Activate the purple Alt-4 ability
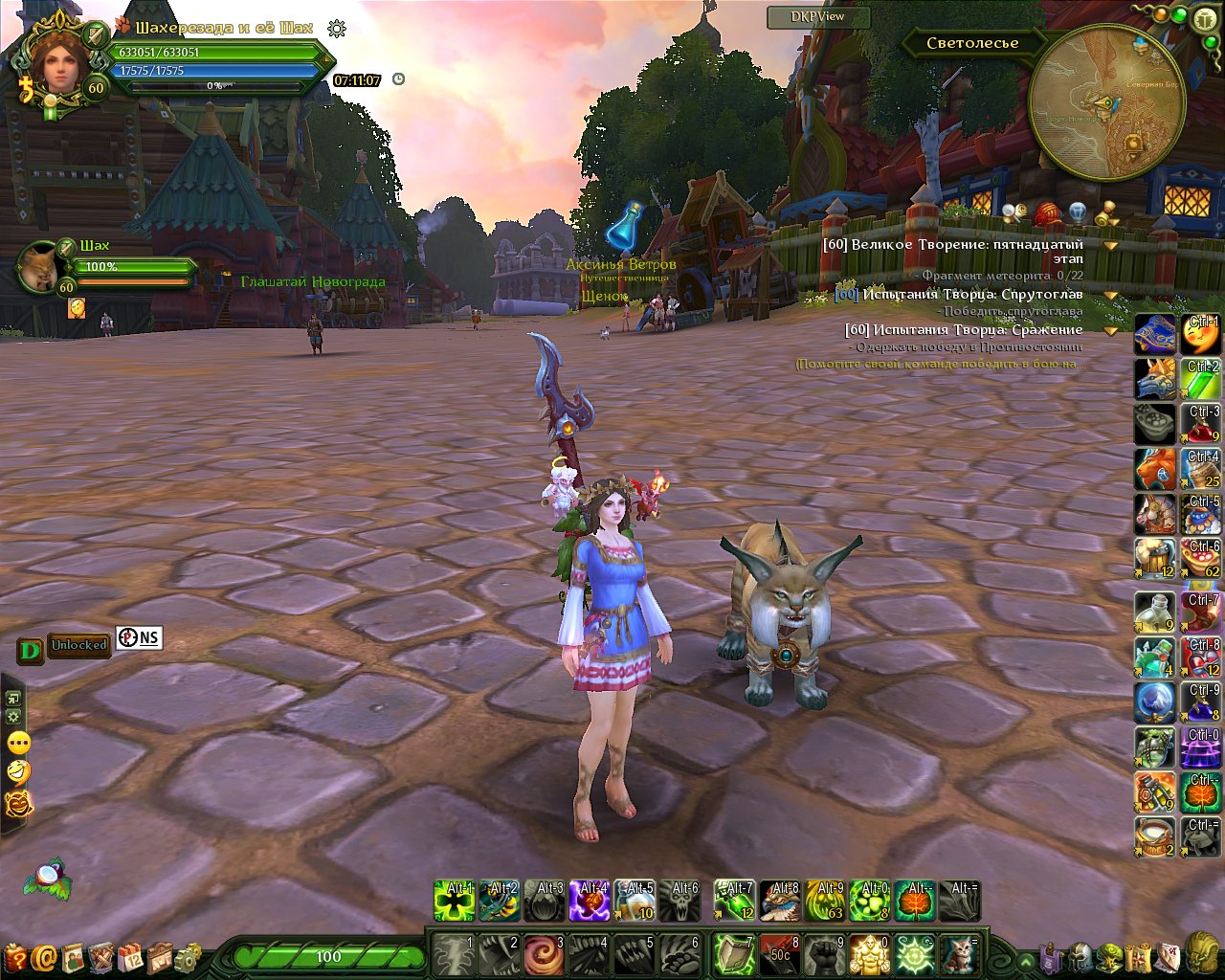The image size is (1225, 980). click(590, 902)
